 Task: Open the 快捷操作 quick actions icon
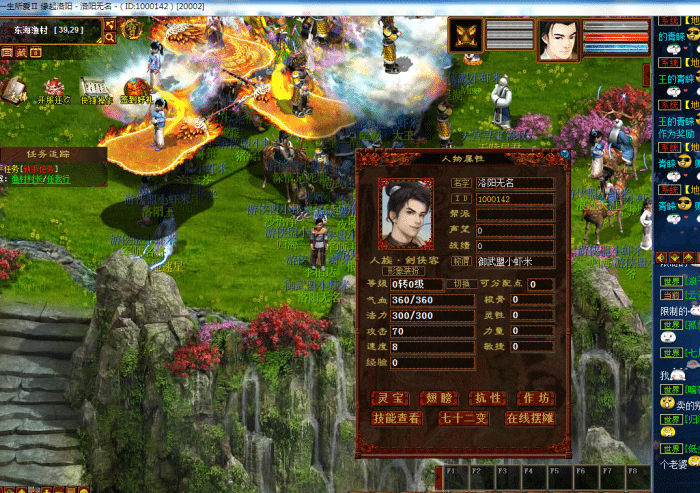(x=95, y=89)
